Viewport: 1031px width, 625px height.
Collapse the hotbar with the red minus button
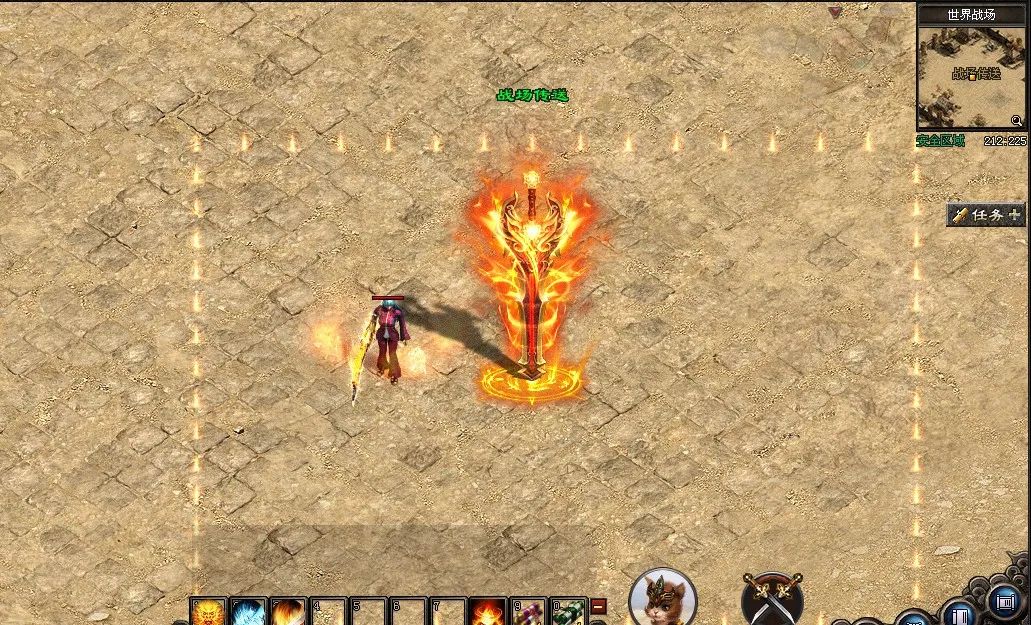598,605
